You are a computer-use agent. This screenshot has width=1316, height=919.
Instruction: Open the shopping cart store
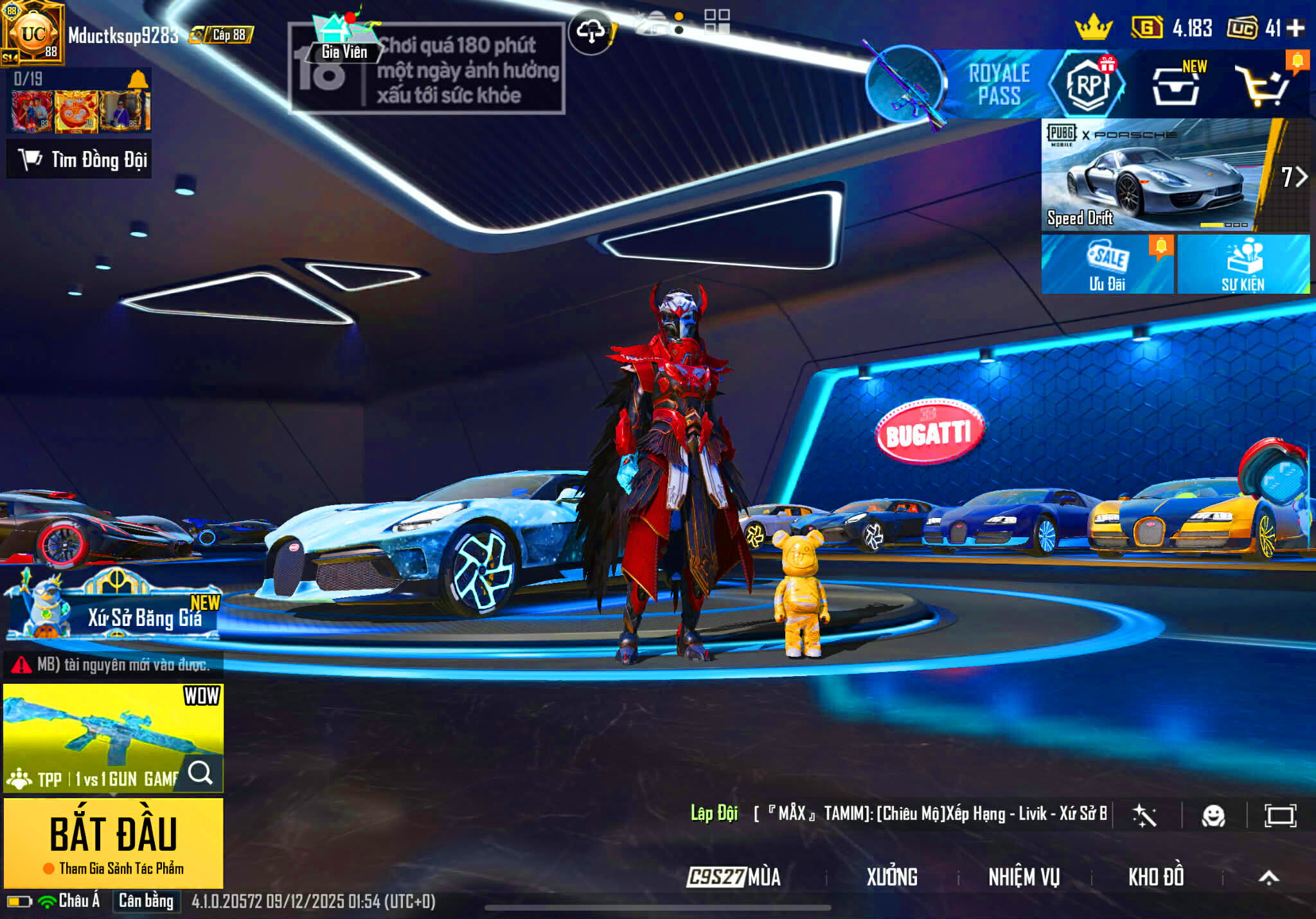coord(1263,85)
